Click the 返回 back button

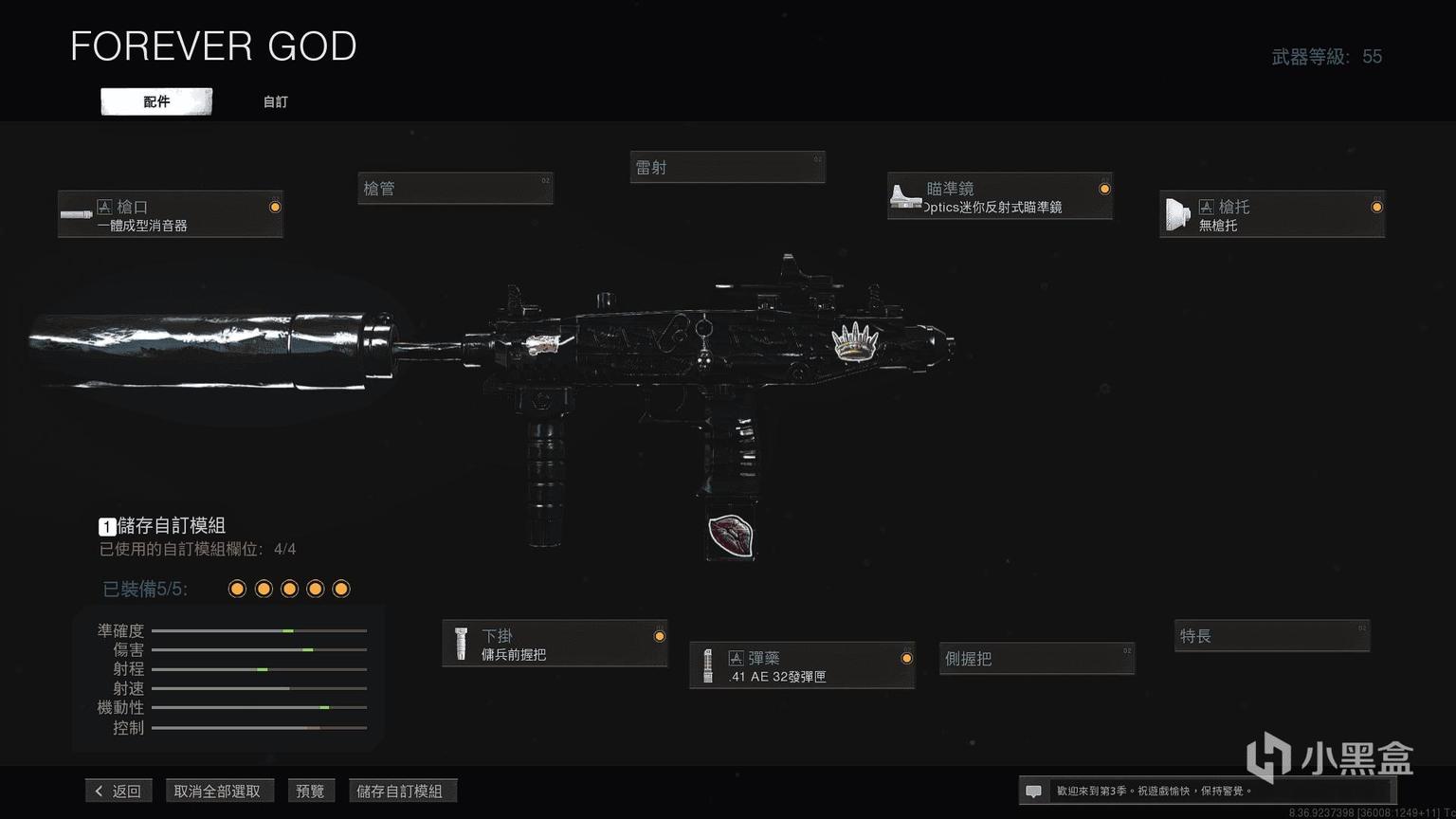118,791
